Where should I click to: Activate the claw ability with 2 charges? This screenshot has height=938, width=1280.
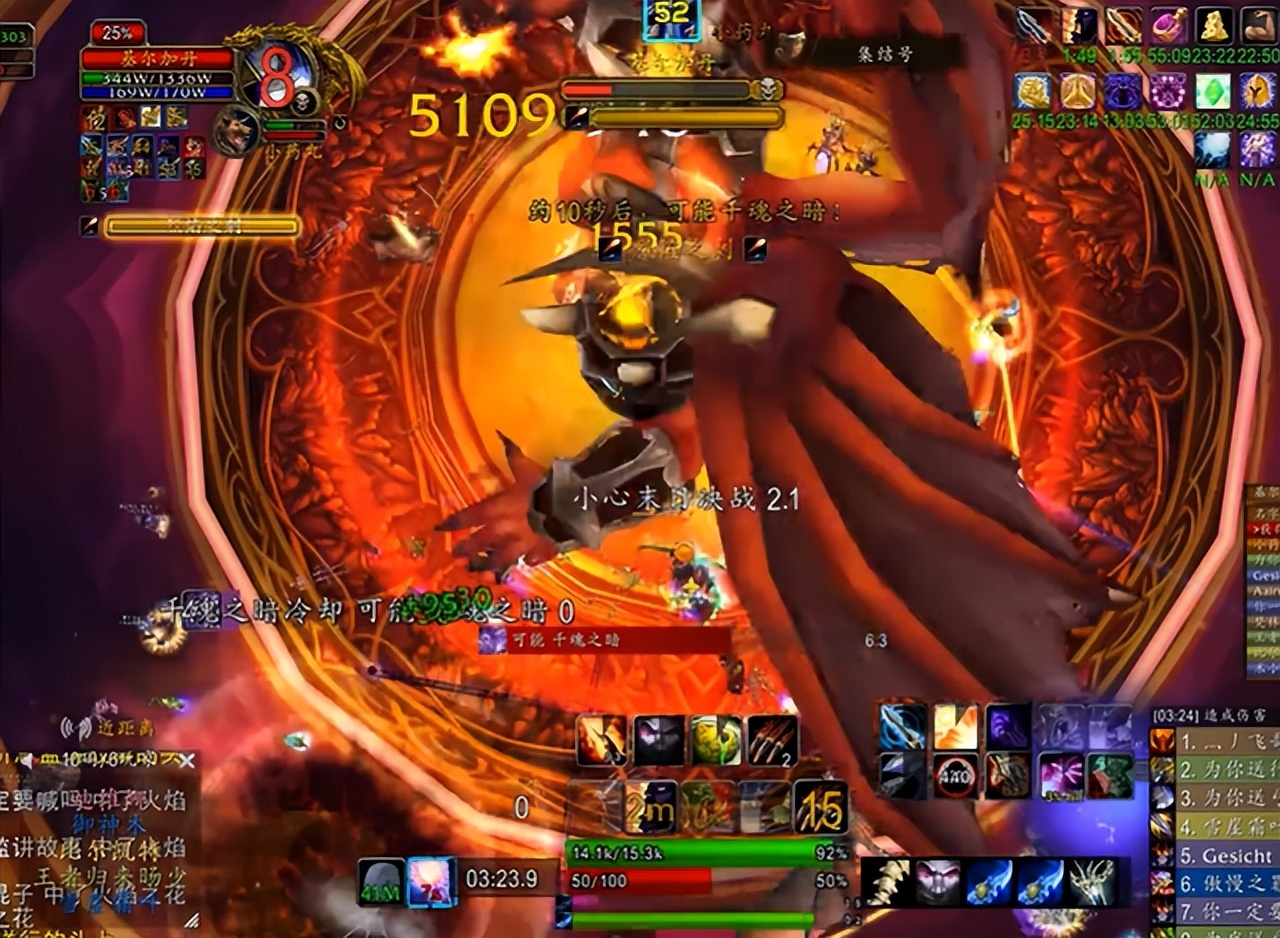pos(772,741)
